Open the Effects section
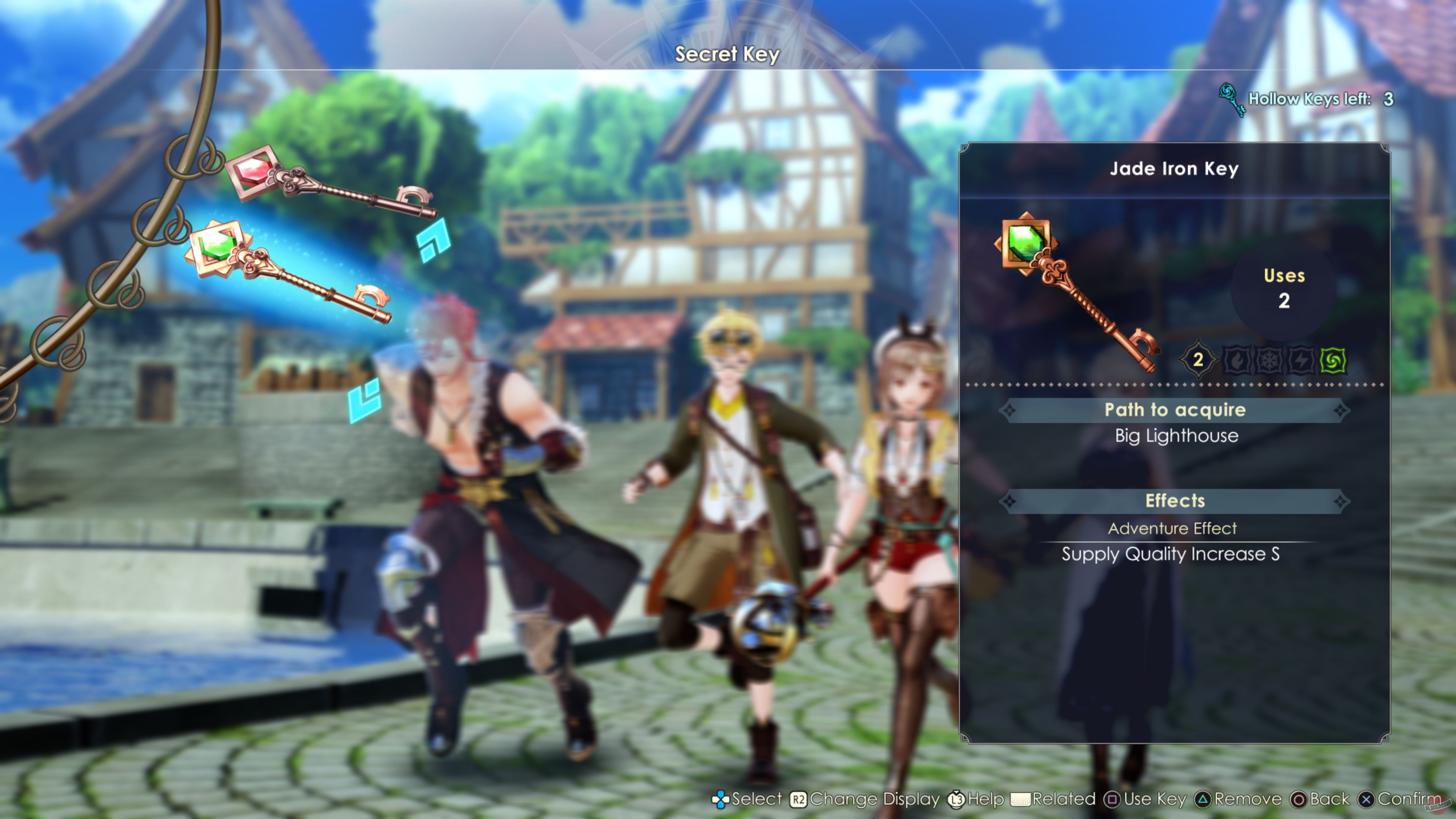Image resolution: width=1456 pixels, height=819 pixels. pyautogui.click(x=1175, y=501)
